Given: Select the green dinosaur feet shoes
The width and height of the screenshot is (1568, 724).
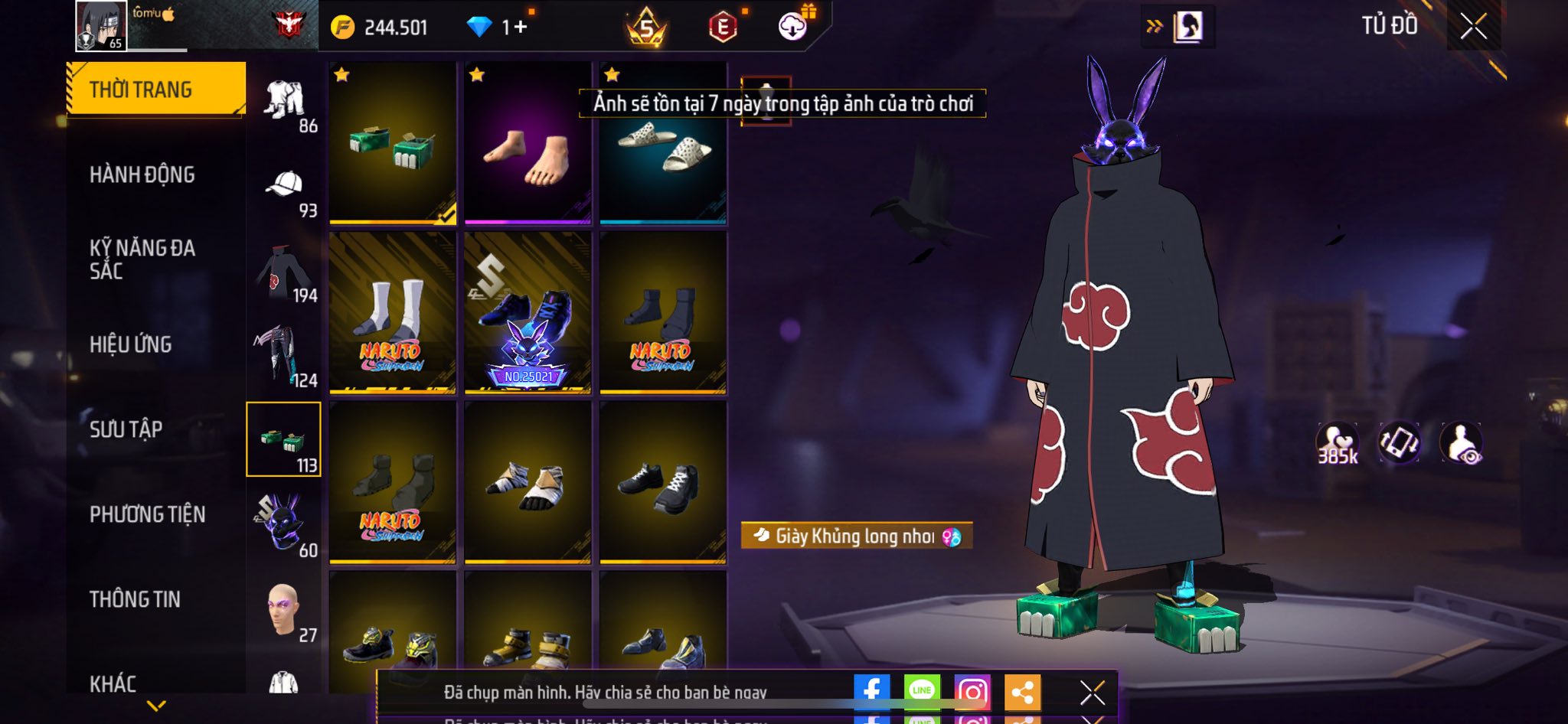Looking at the screenshot, I should pyautogui.click(x=393, y=144).
